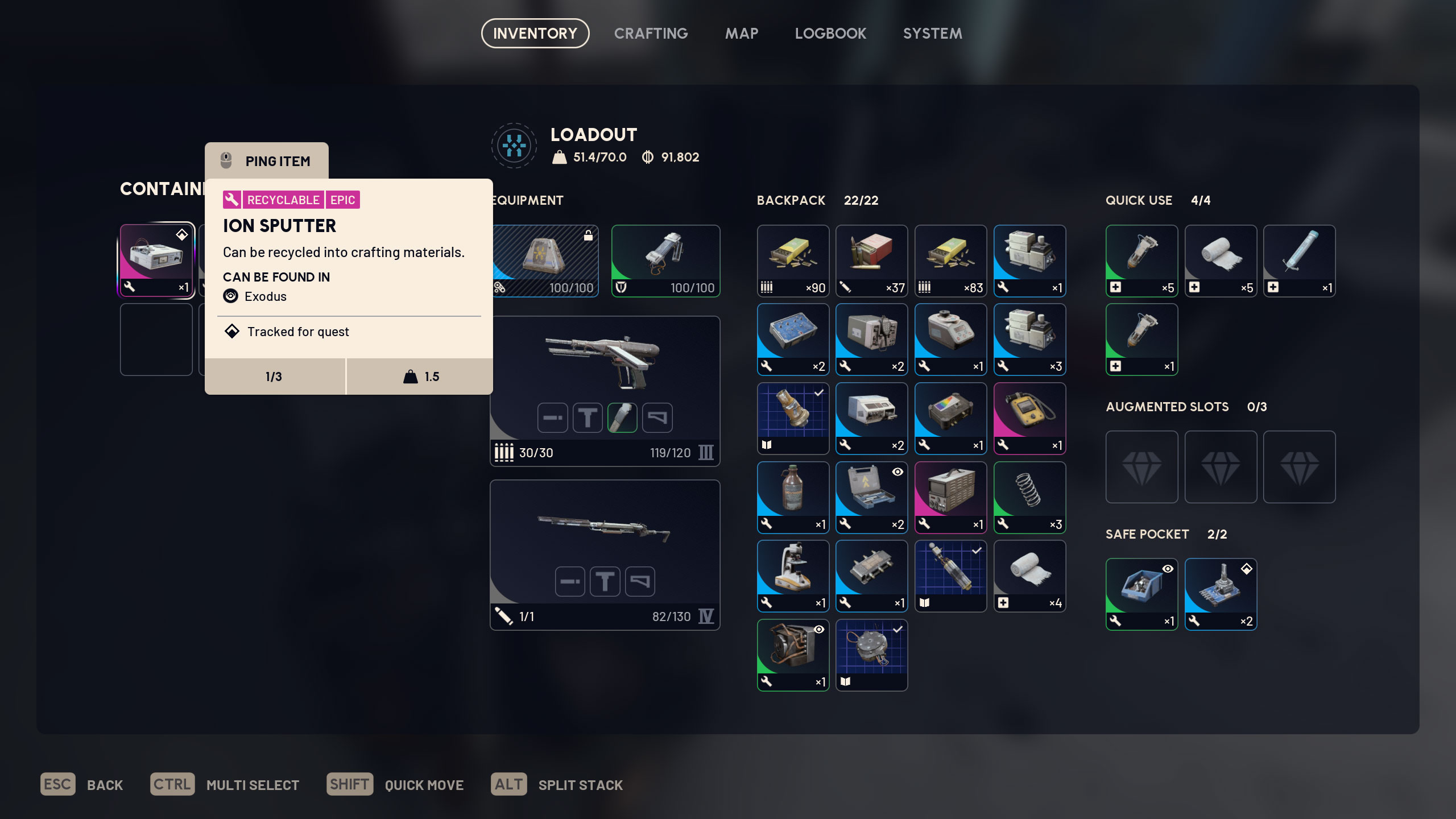Select the second weapon with 1/1 ammo

[x=605, y=555]
